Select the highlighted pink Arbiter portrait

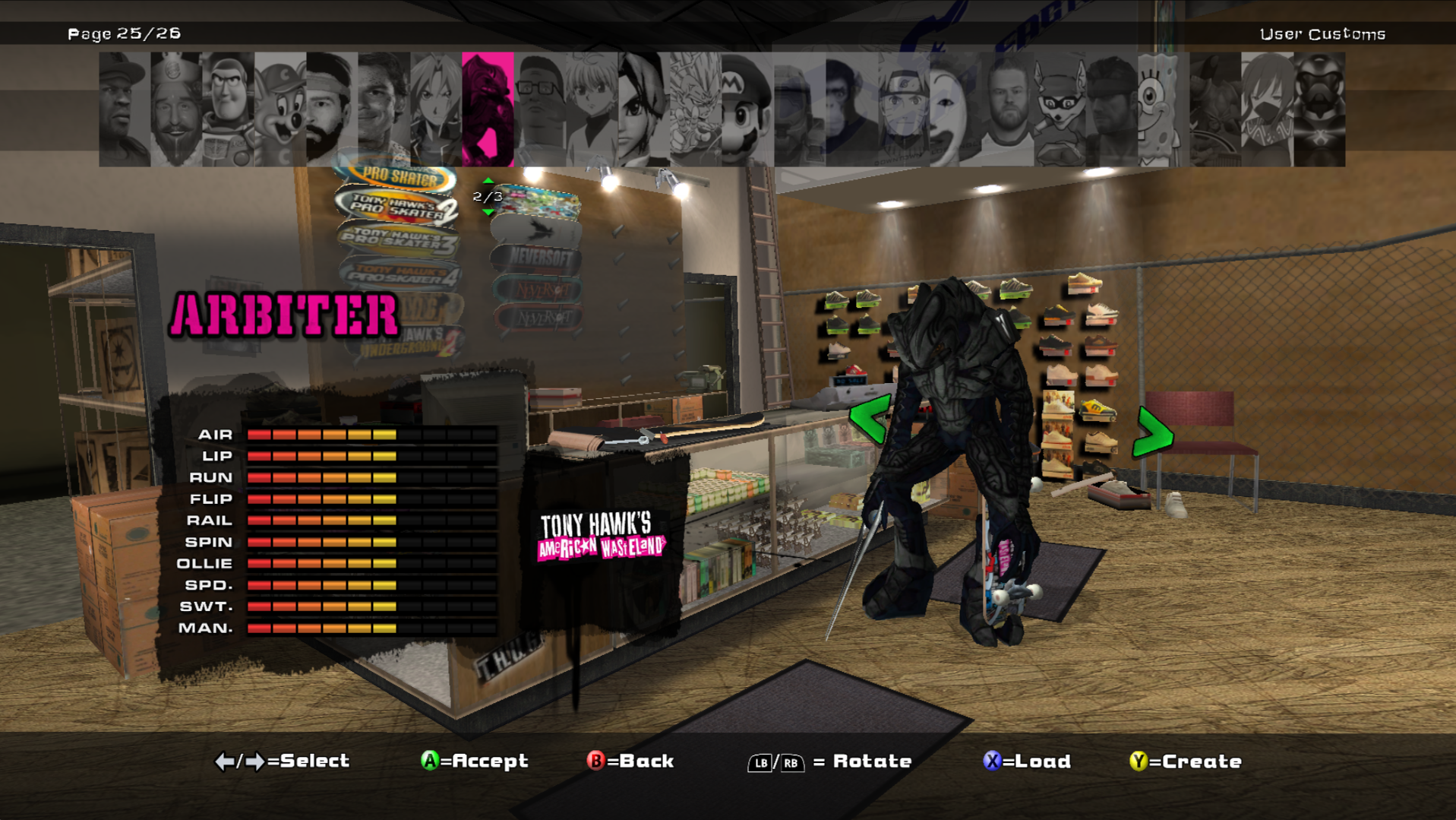pyautogui.click(x=488, y=109)
